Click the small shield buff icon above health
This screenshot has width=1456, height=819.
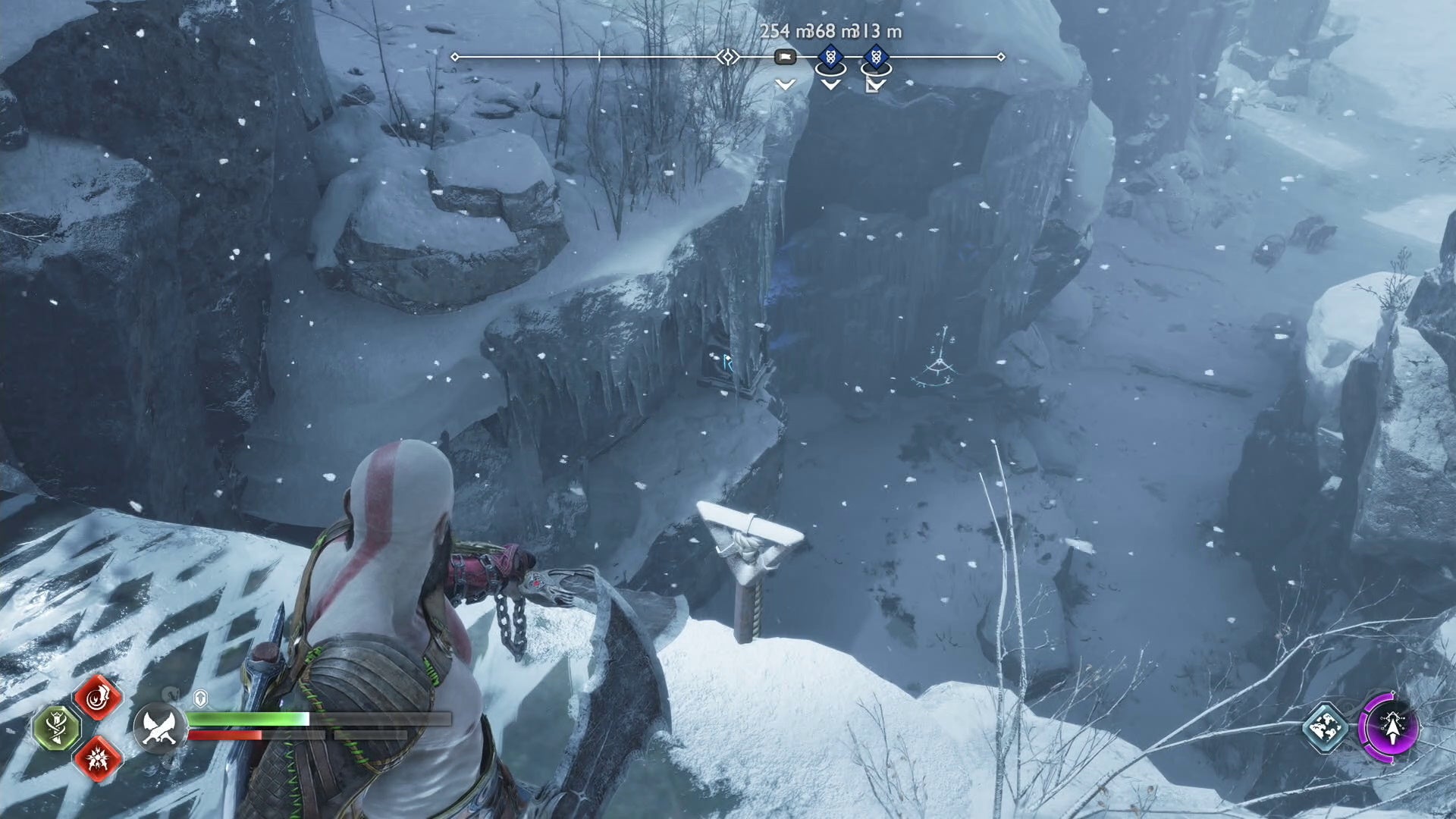click(201, 698)
